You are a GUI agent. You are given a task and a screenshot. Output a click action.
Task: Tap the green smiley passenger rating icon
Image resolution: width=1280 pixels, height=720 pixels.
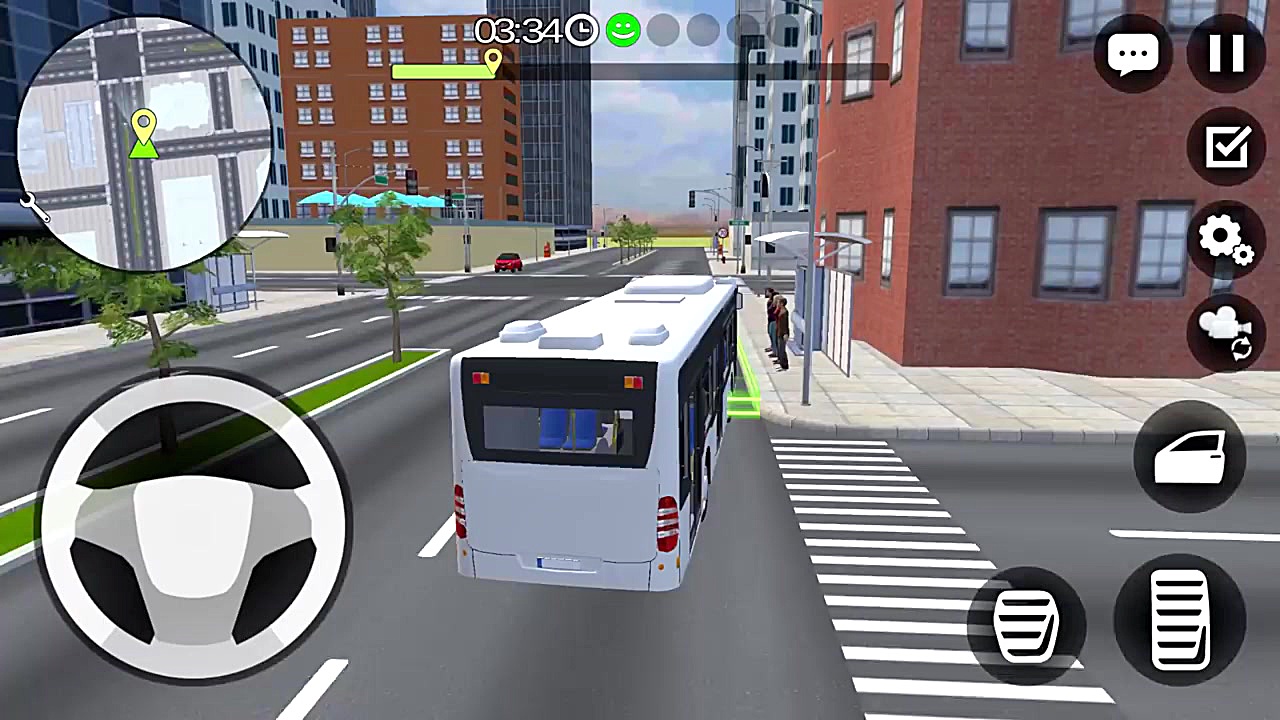click(623, 31)
